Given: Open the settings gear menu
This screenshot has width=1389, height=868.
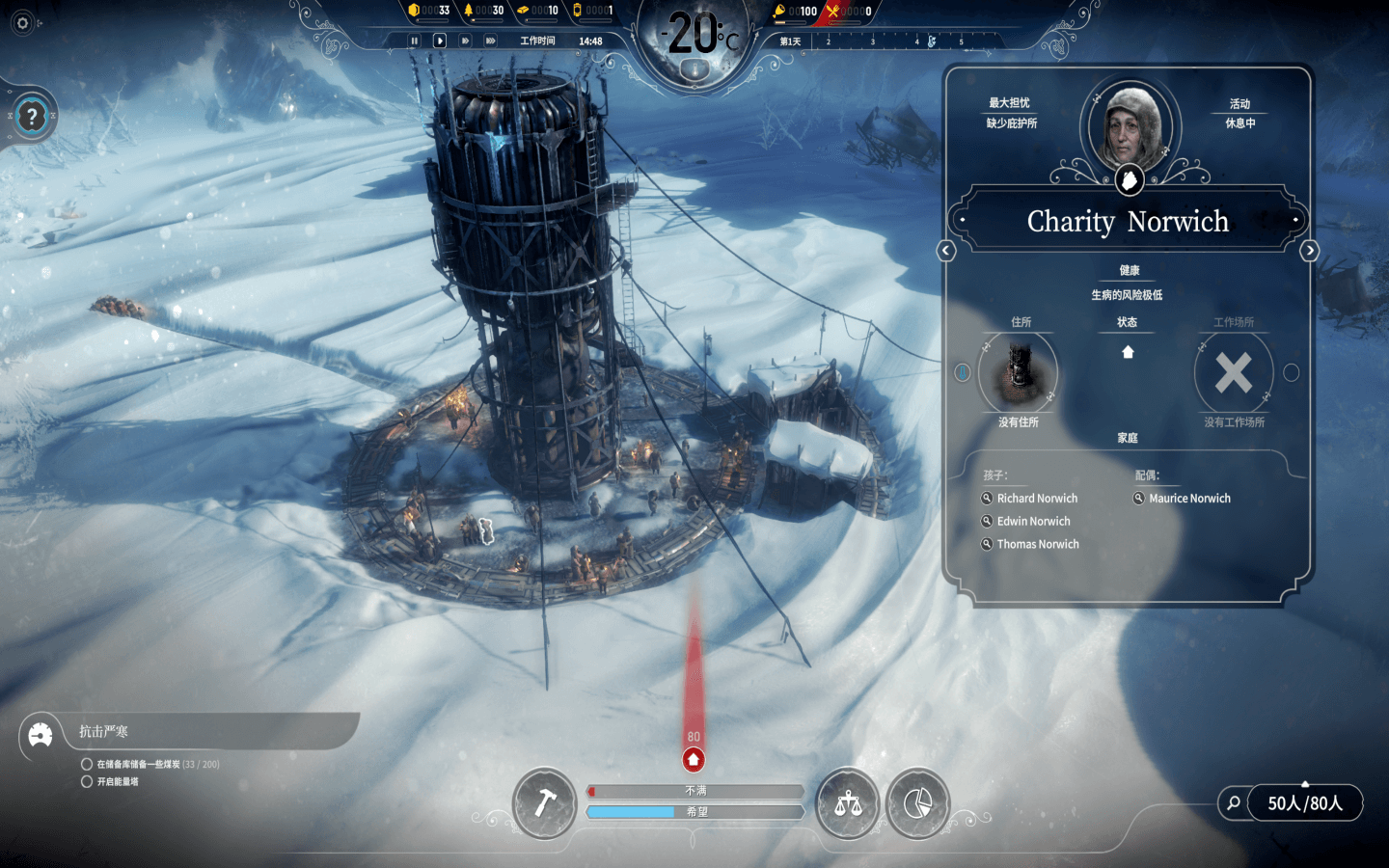Looking at the screenshot, I should point(23,23).
